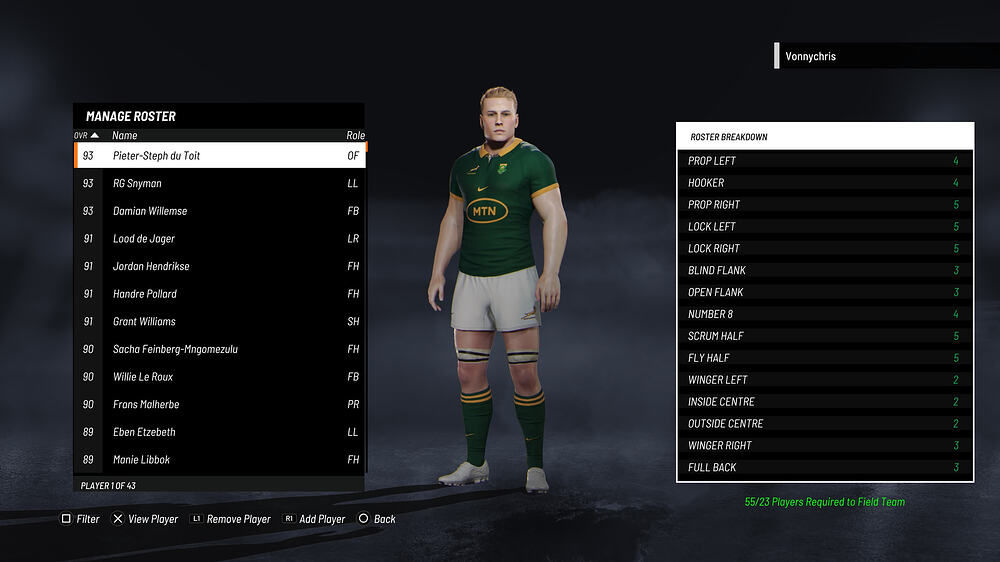Sort roster by OVR column header

pyautogui.click(x=86, y=135)
